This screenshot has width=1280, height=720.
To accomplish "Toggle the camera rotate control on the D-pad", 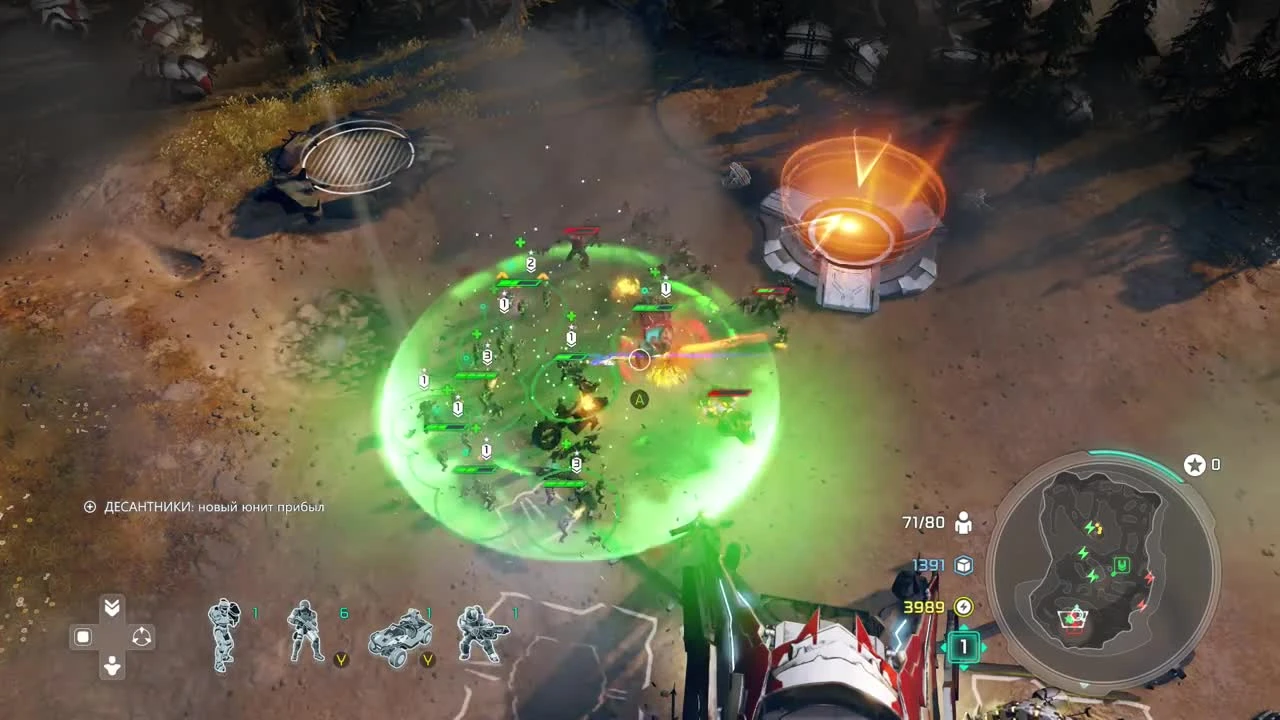I will [x=141, y=636].
